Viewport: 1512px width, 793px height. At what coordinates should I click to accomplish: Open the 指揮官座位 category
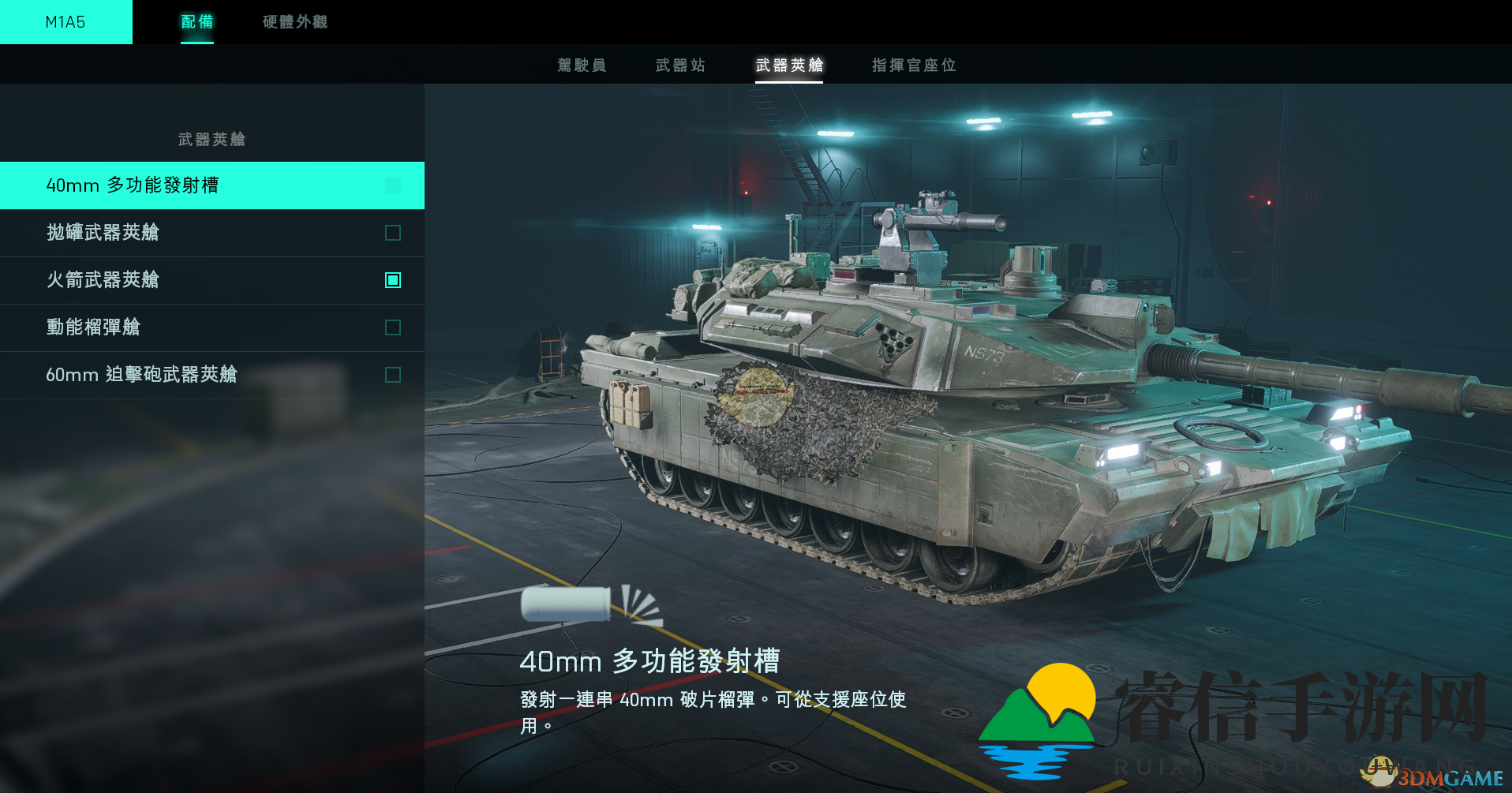pos(914,65)
